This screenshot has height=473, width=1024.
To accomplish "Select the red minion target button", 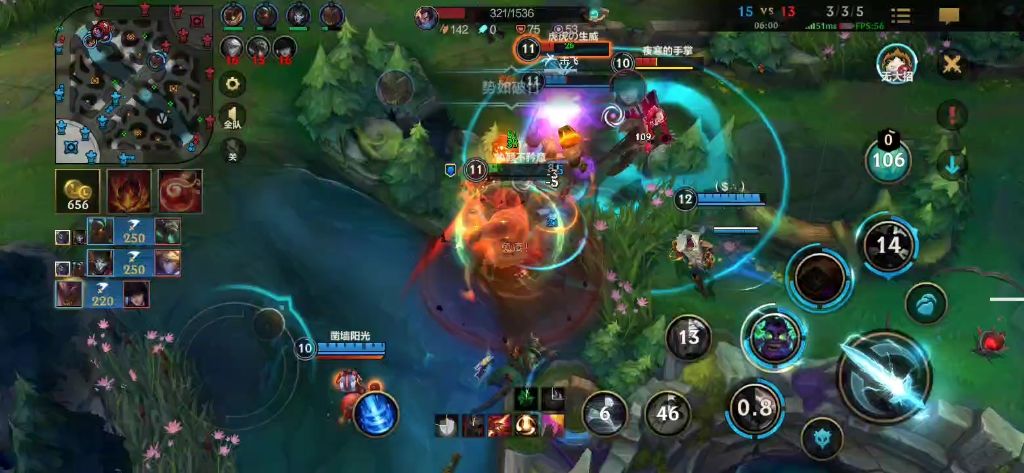I will click(990, 343).
